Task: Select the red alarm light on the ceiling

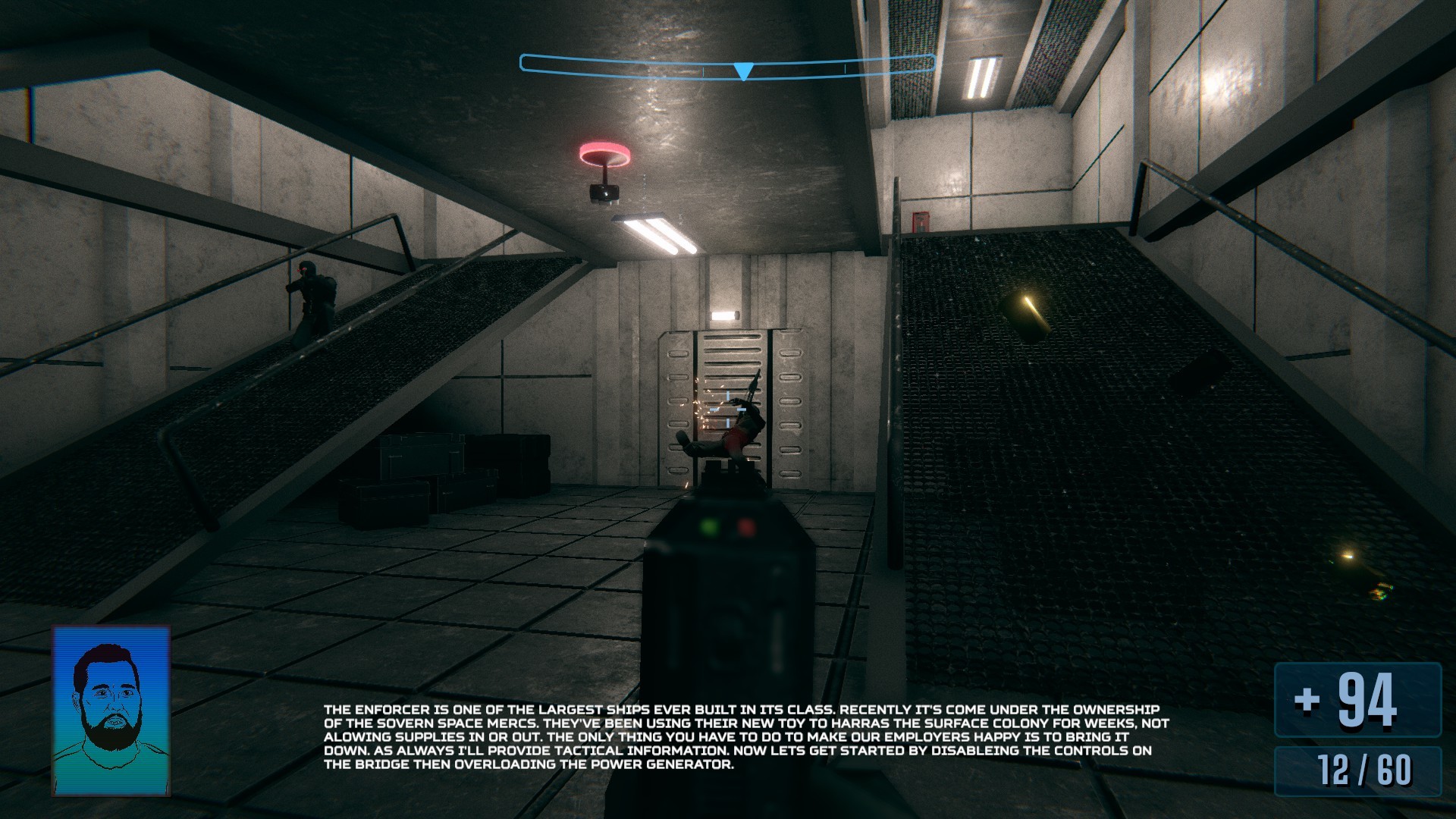Action: (x=604, y=153)
